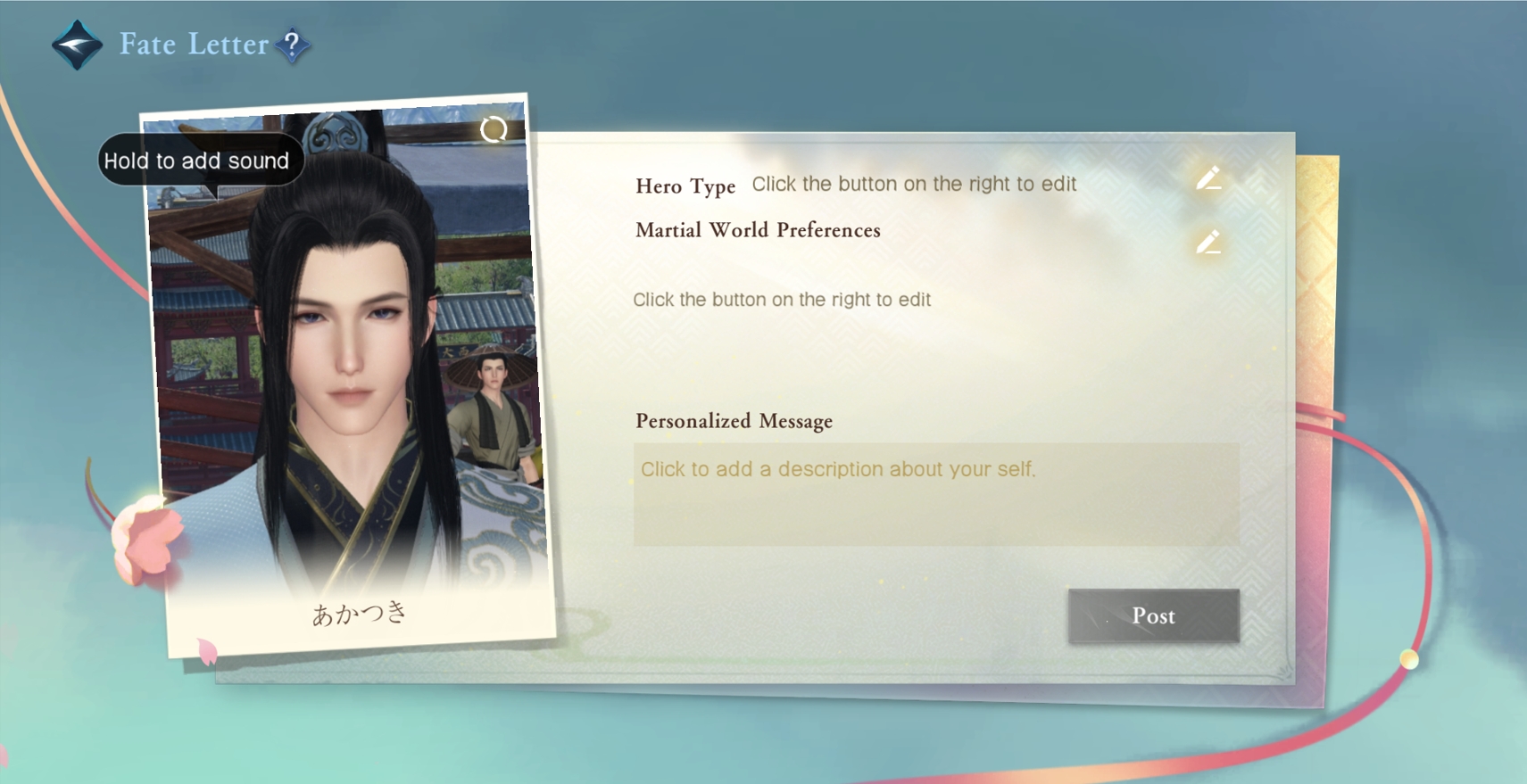Post the Fate Letter

(1153, 615)
